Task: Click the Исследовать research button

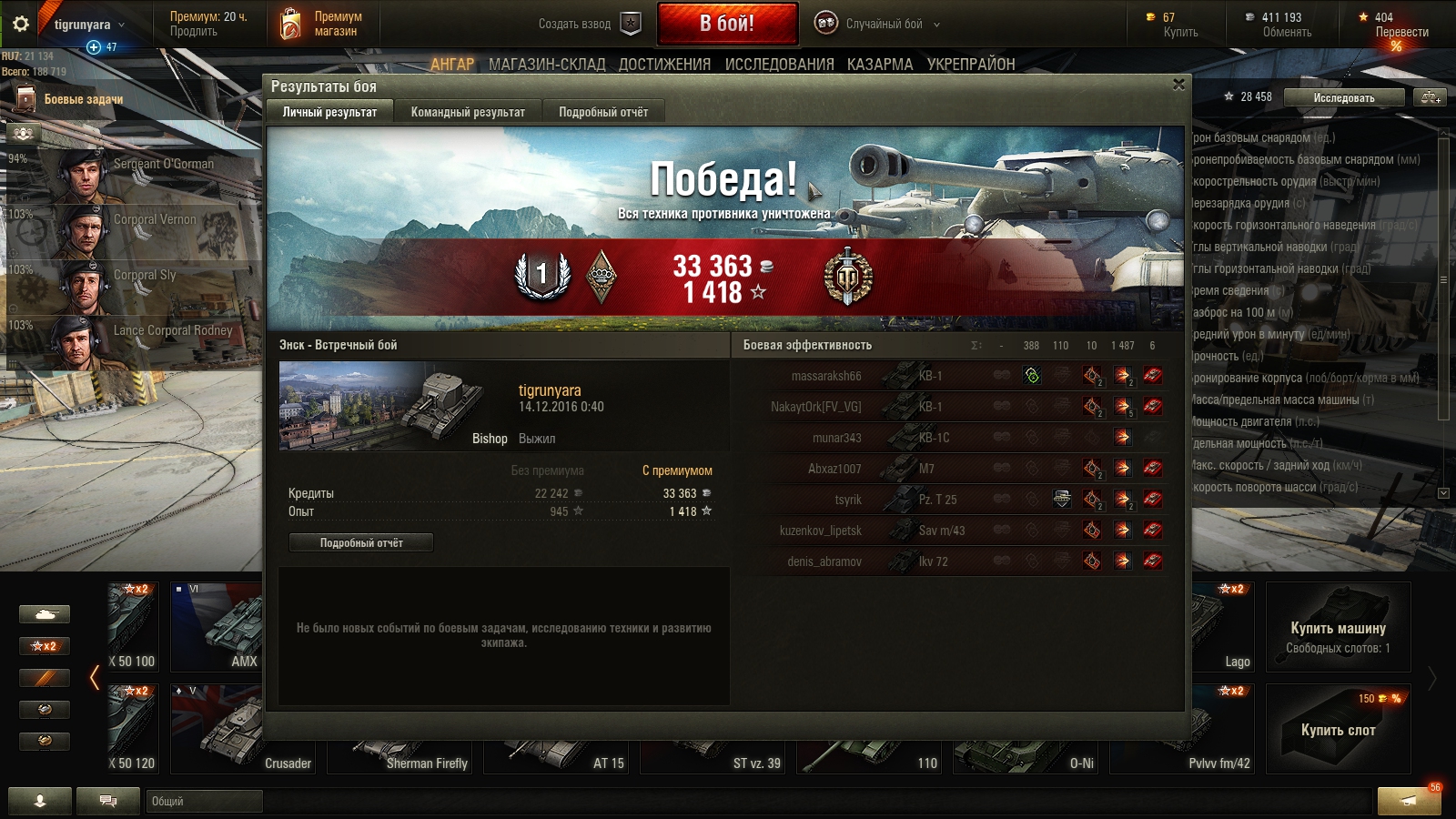Action: coord(1344,97)
